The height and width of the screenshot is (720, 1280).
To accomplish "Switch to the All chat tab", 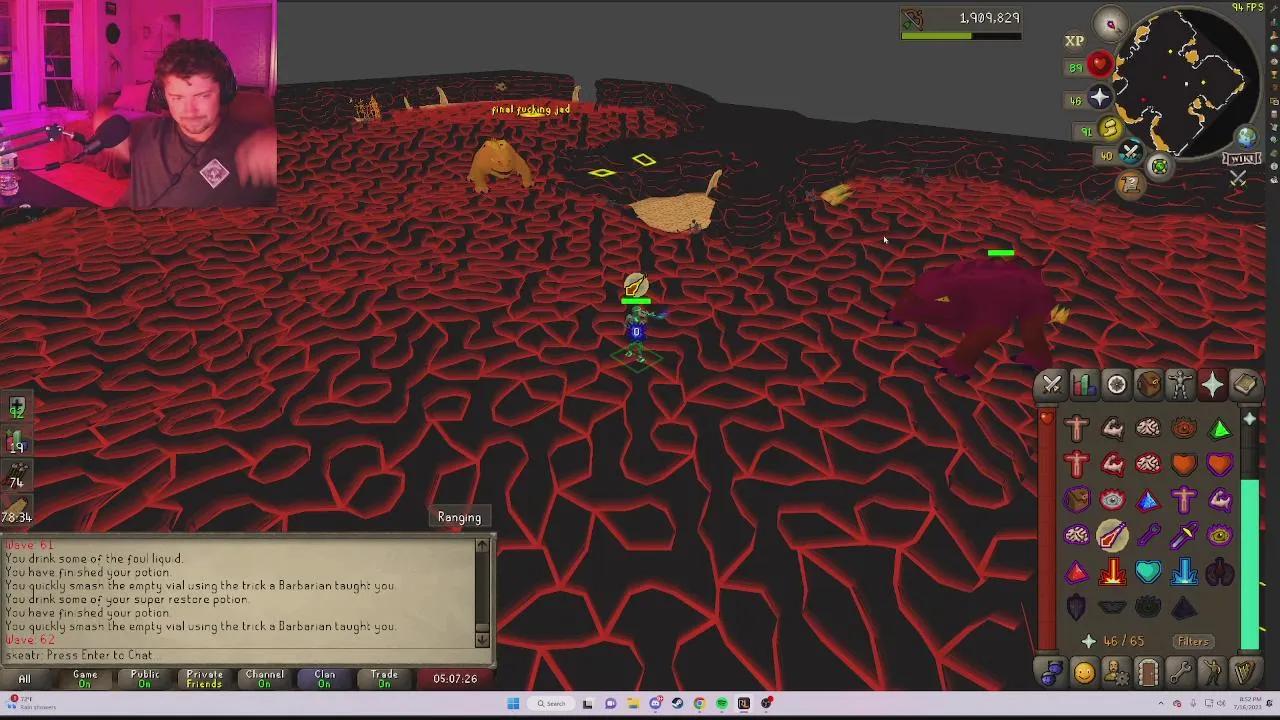I will (x=24, y=678).
